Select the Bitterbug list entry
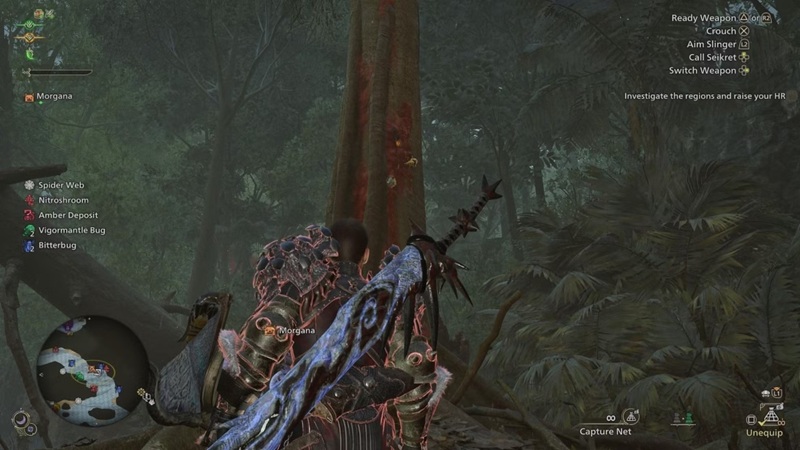 tap(59, 245)
